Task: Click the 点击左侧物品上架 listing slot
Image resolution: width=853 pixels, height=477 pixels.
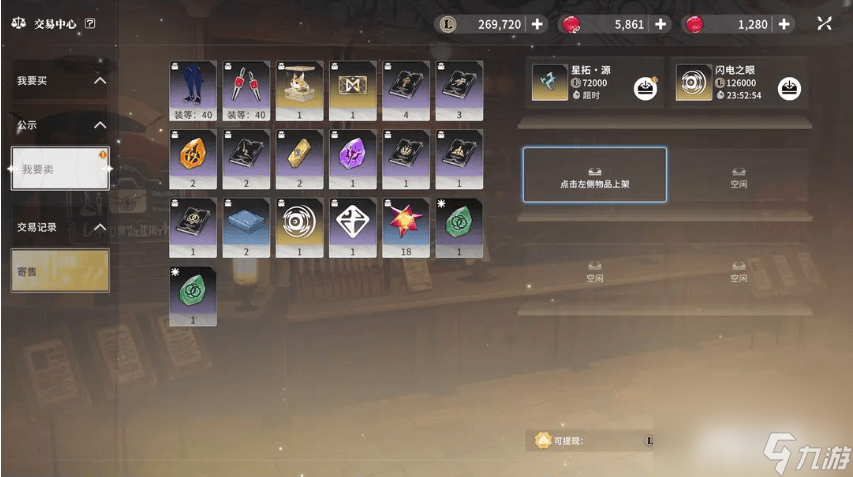Action: 594,175
